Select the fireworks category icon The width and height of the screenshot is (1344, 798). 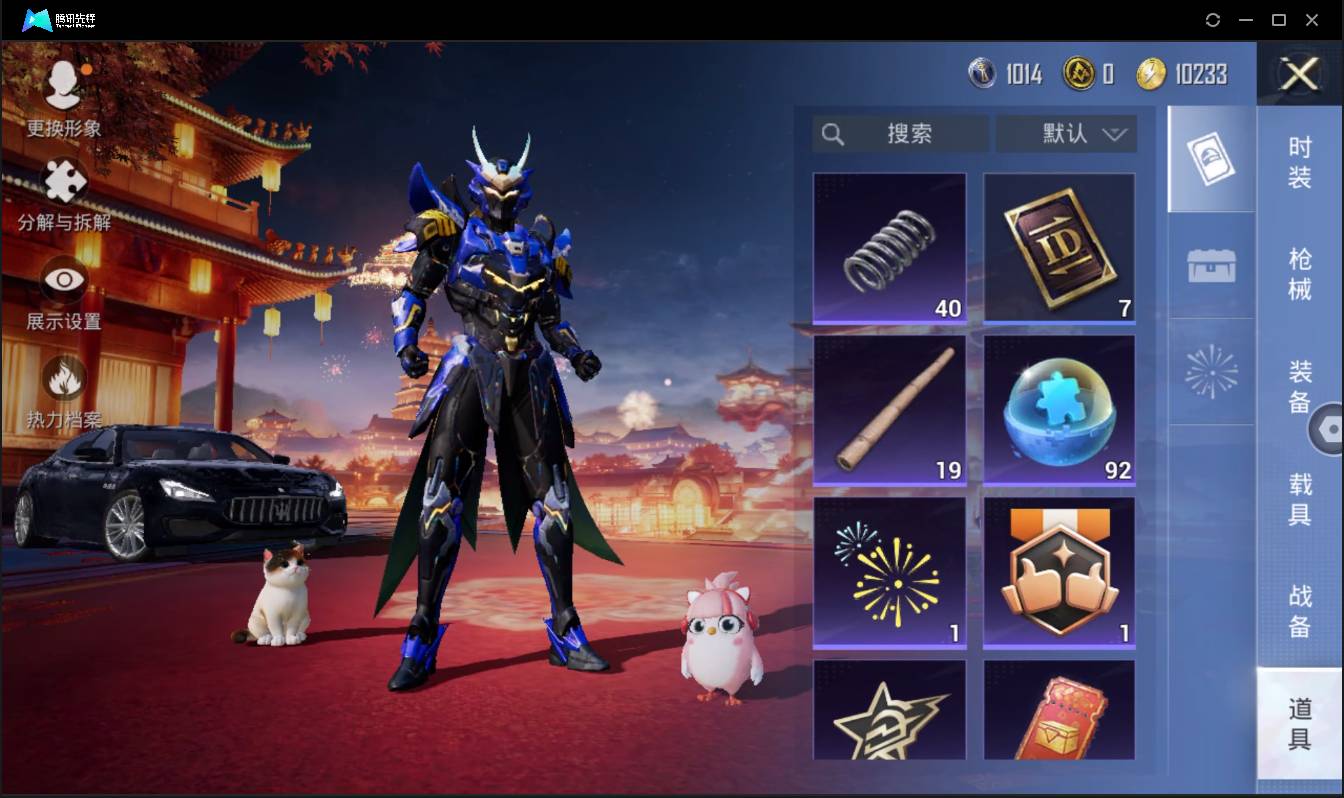click(1210, 372)
